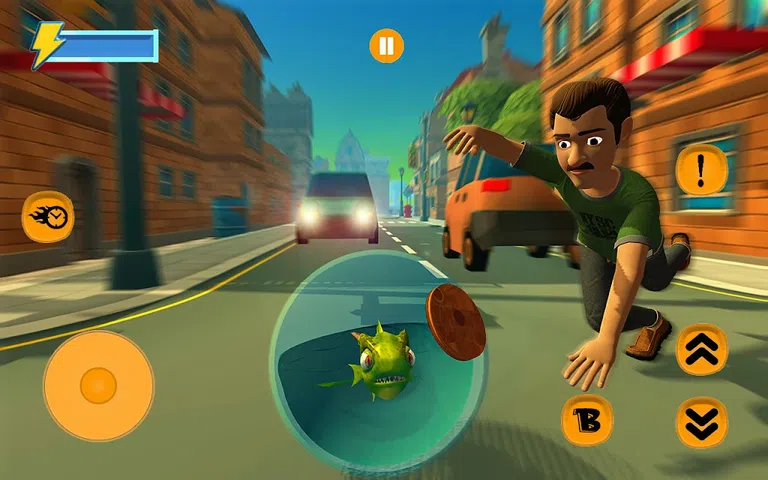Image resolution: width=768 pixels, height=480 pixels.
Task: Tap the exclamation mark alert button
Action: [x=700, y=170]
